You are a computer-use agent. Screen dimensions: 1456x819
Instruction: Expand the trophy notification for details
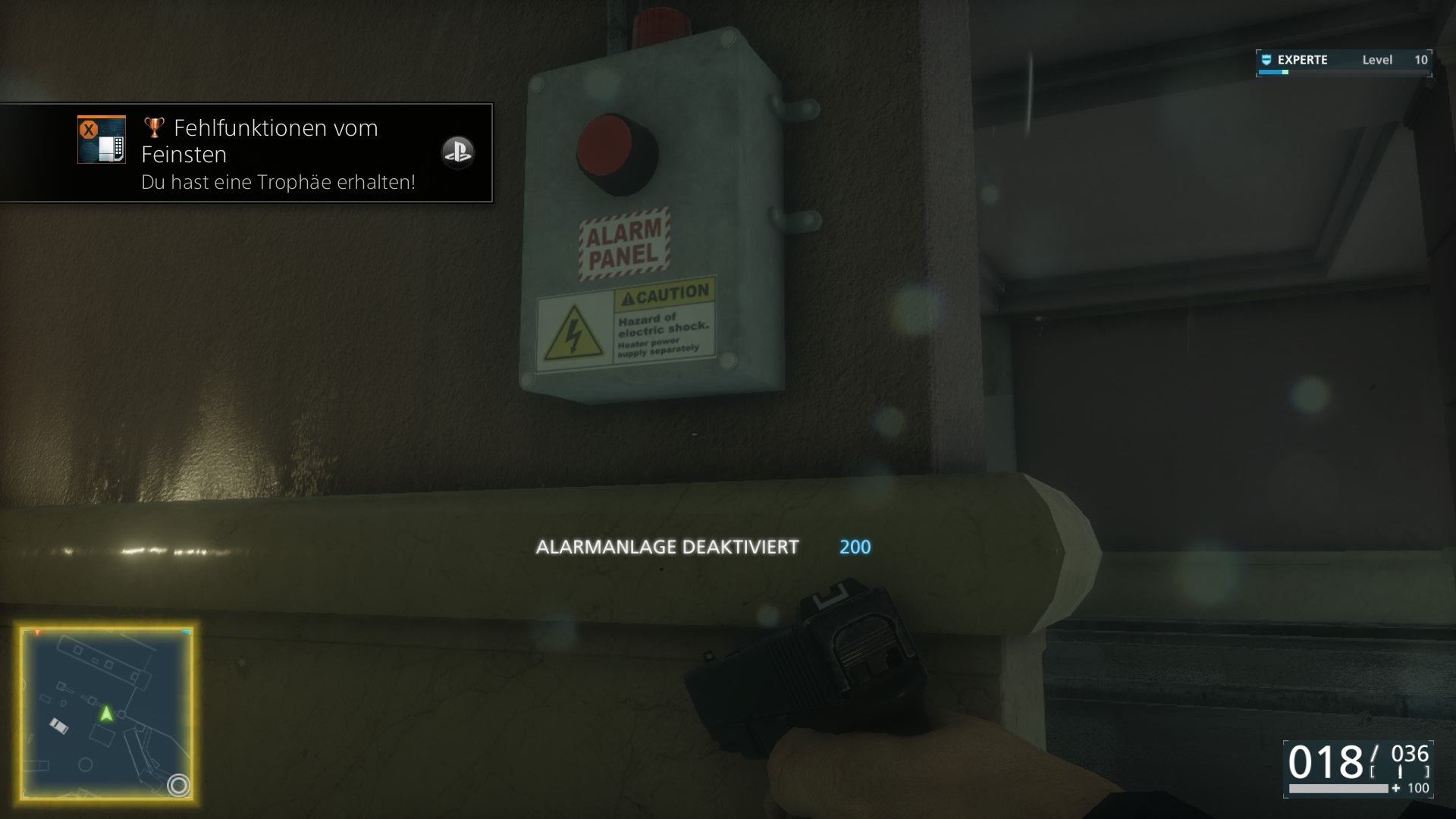coord(246,152)
